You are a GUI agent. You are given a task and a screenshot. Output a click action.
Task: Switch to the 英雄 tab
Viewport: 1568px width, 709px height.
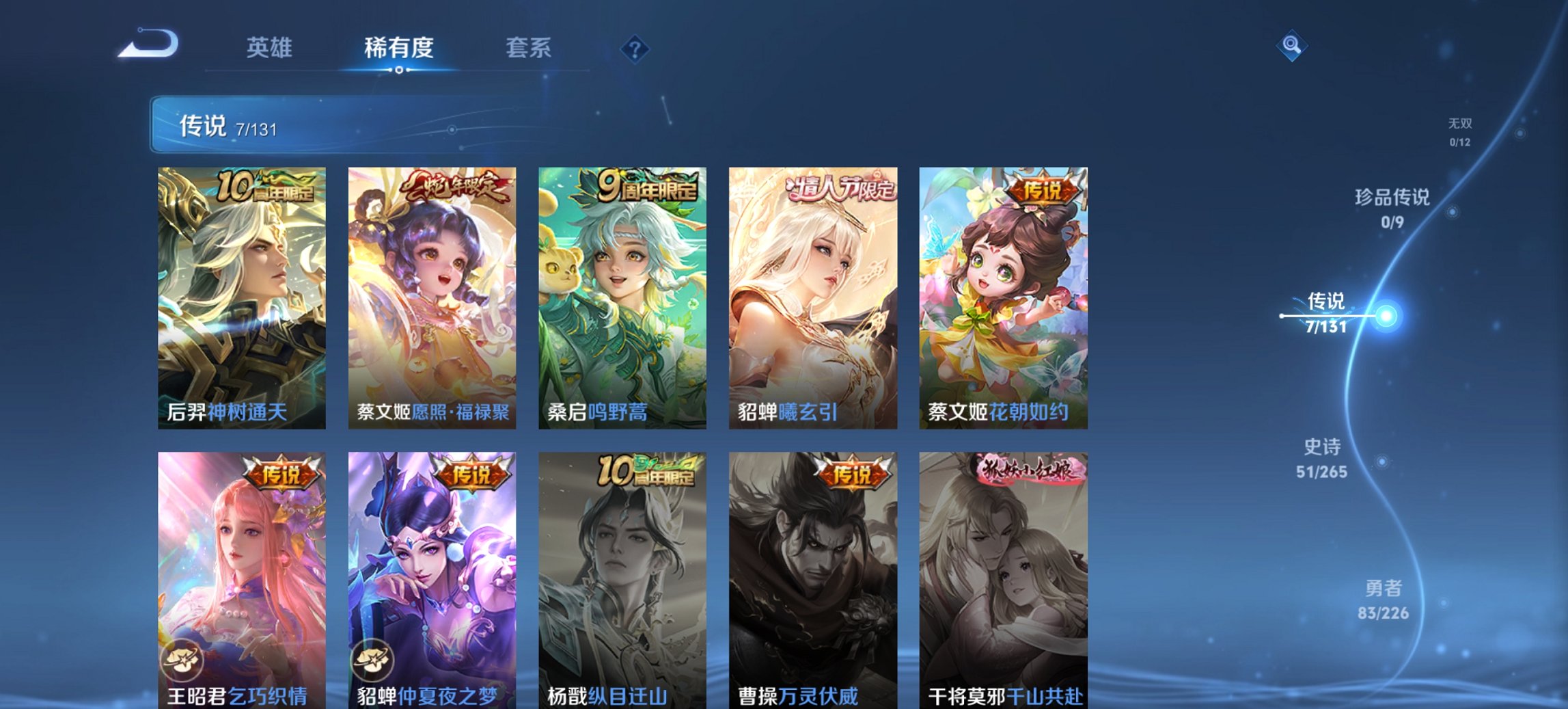point(272,48)
